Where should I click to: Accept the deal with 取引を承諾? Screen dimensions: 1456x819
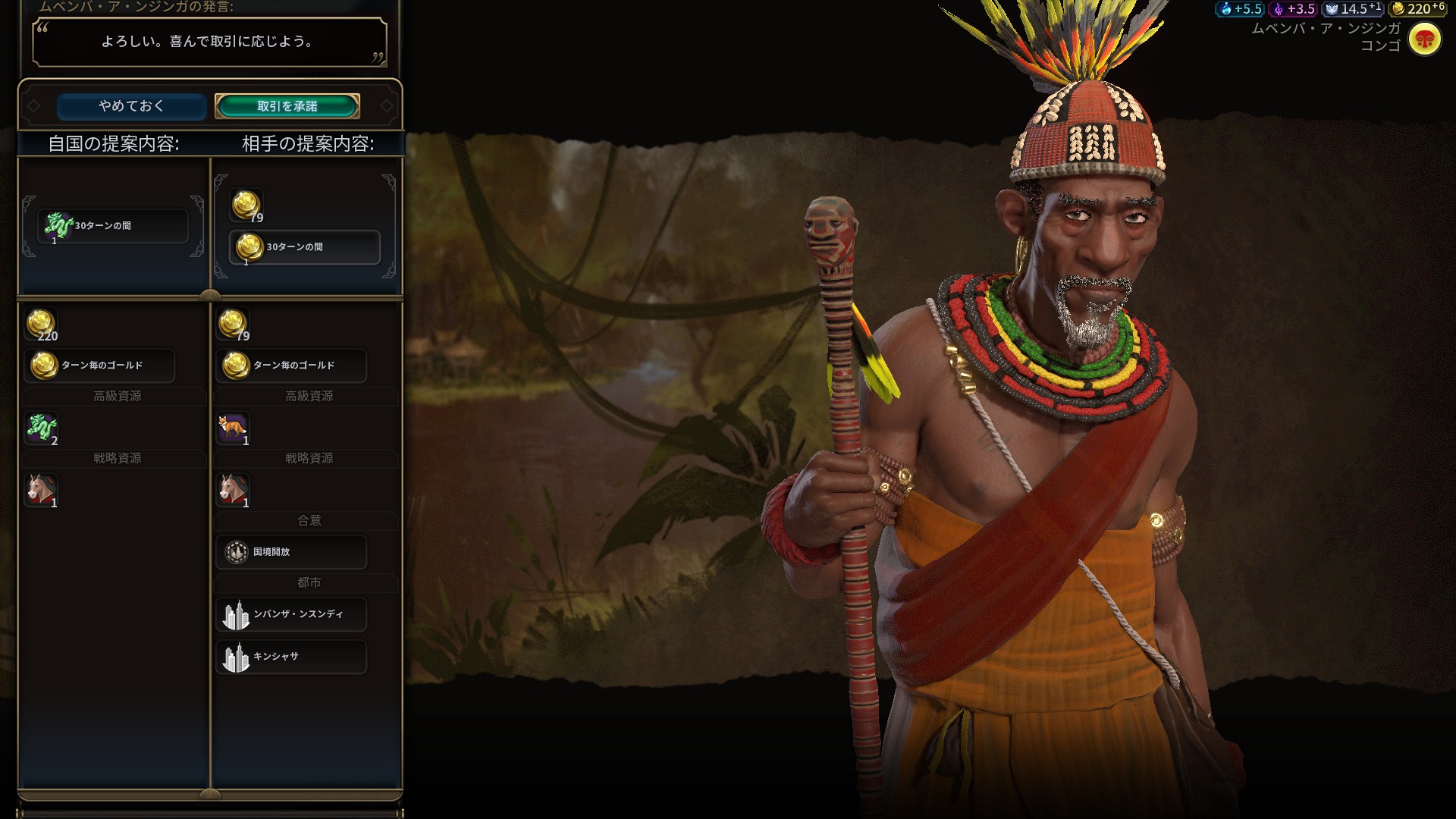click(x=287, y=106)
